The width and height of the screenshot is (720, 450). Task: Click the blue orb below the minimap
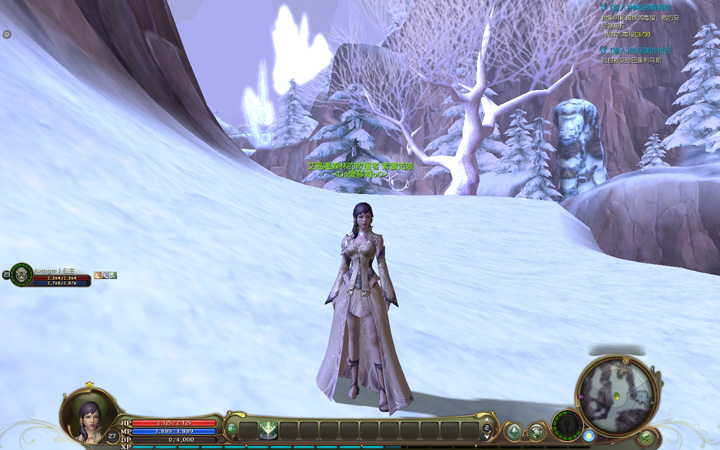589,436
